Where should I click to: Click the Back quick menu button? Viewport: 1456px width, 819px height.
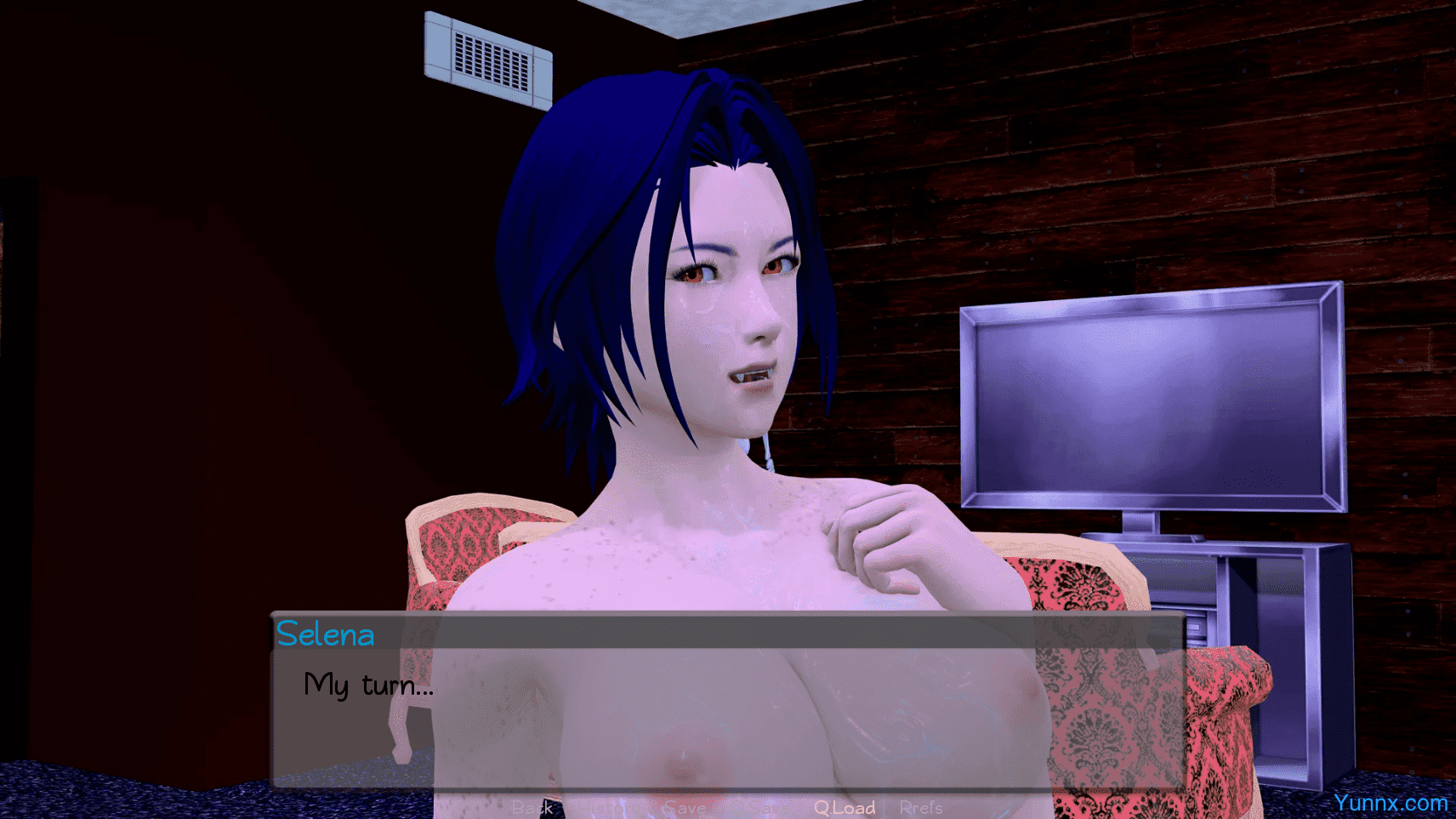(533, 807)
